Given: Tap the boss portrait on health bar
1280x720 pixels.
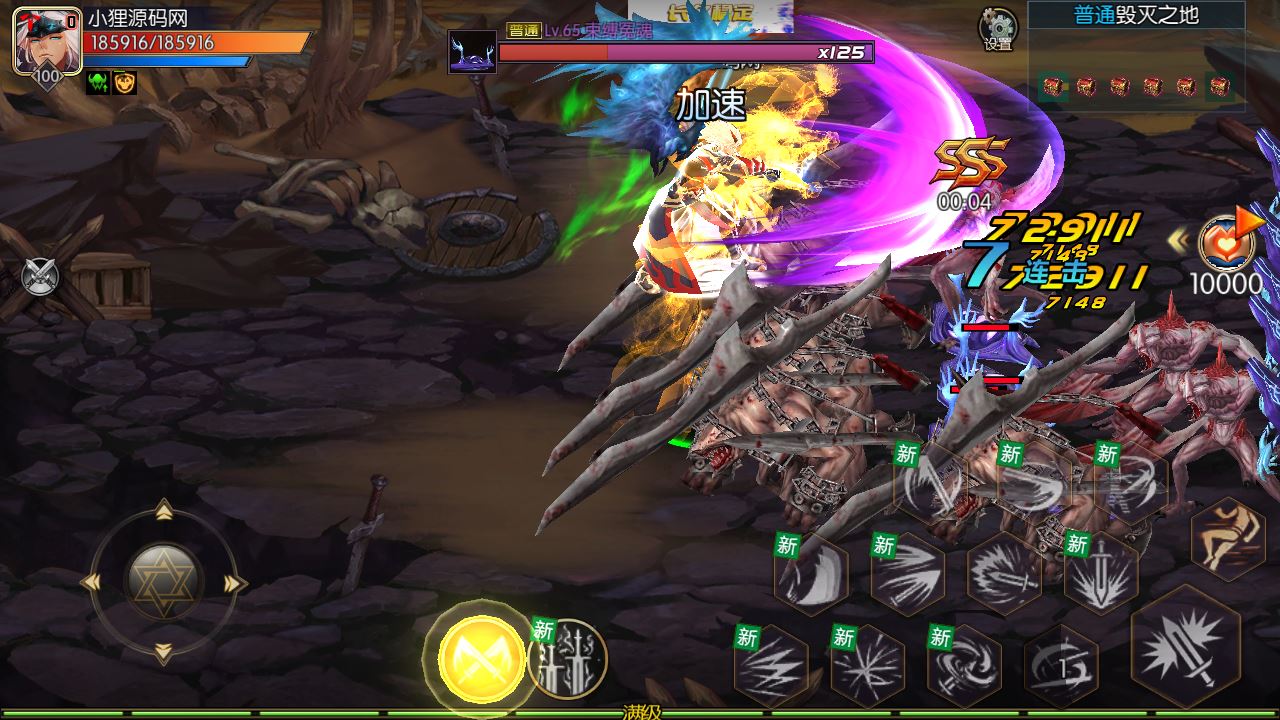Looking at the screenshot, I should 472,52.
